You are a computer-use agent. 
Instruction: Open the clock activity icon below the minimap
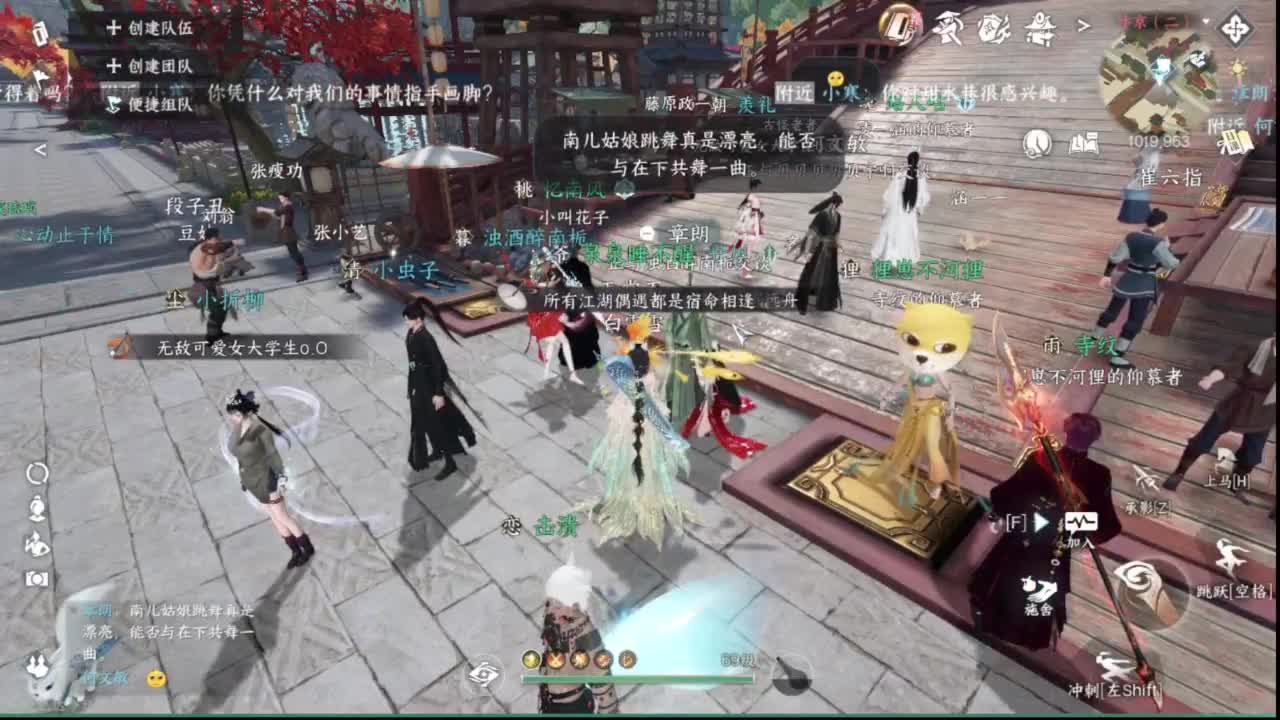coord(1036,142)
